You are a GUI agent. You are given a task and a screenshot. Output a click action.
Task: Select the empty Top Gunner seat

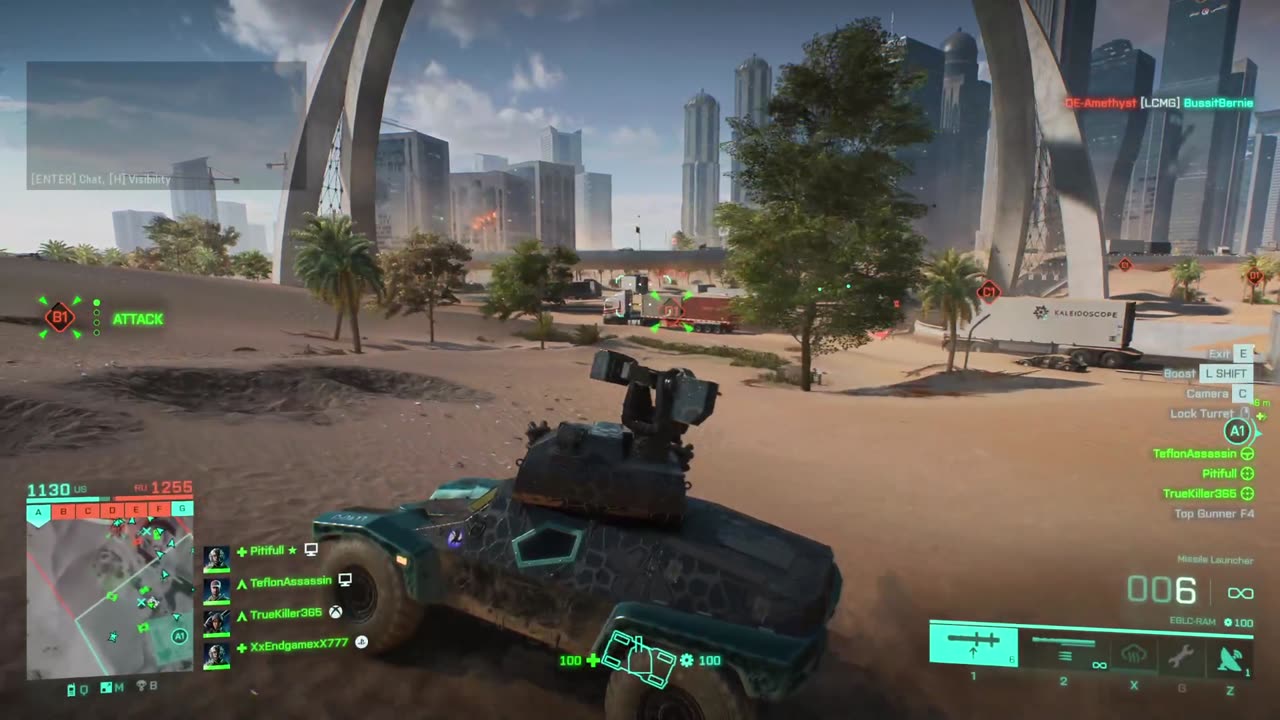pos(1213,514)
